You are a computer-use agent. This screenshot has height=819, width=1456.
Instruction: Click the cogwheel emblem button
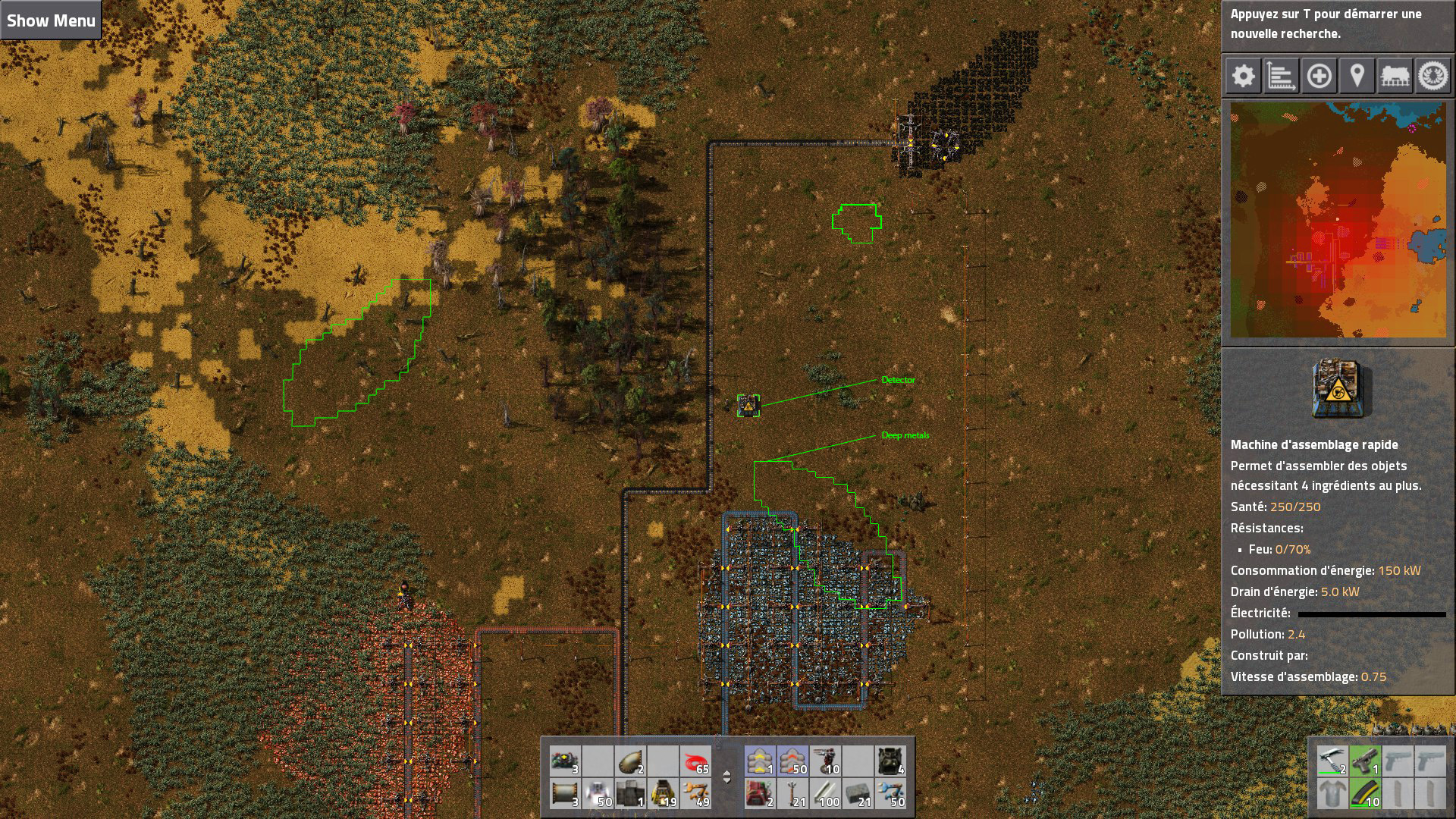tap(1432, 76)
